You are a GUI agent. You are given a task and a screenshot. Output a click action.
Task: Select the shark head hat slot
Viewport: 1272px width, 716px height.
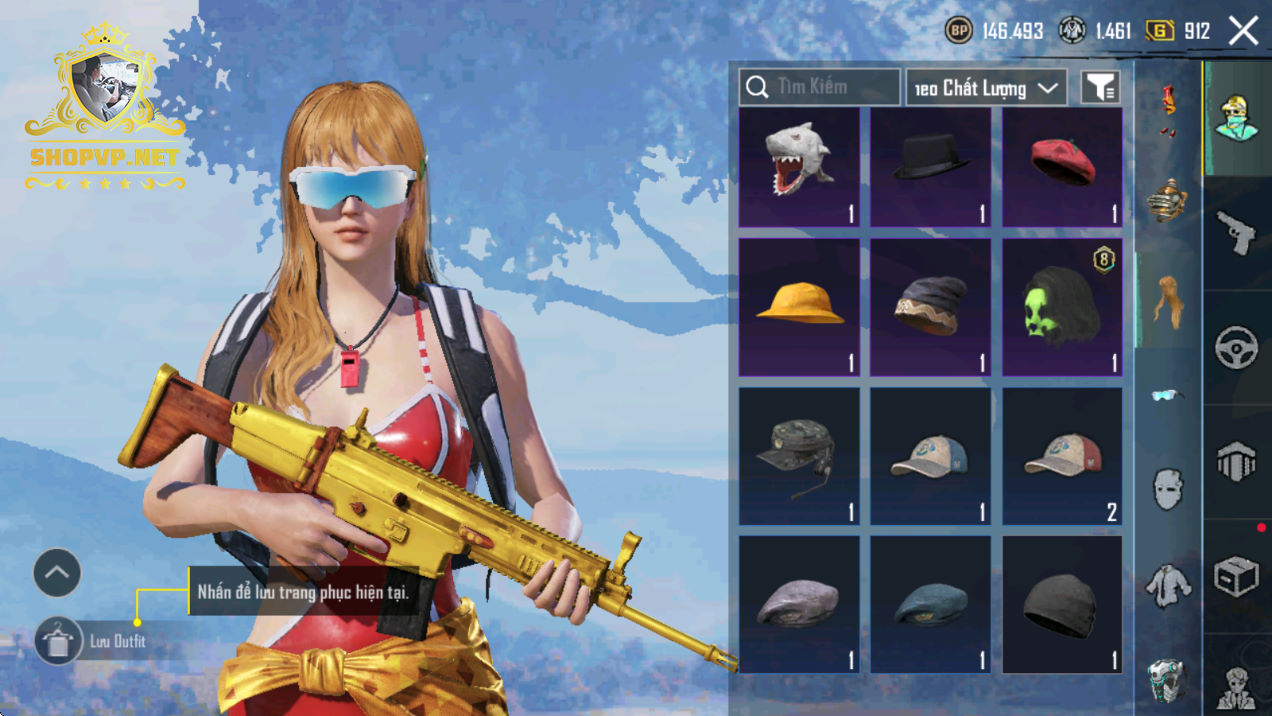(799, 167)
